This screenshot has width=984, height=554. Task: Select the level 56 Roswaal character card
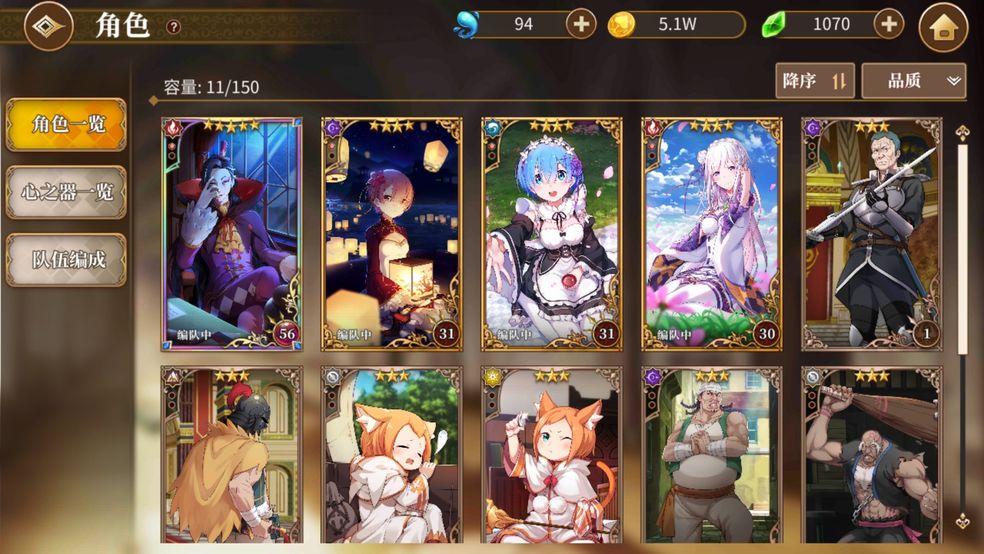[232, 234]
